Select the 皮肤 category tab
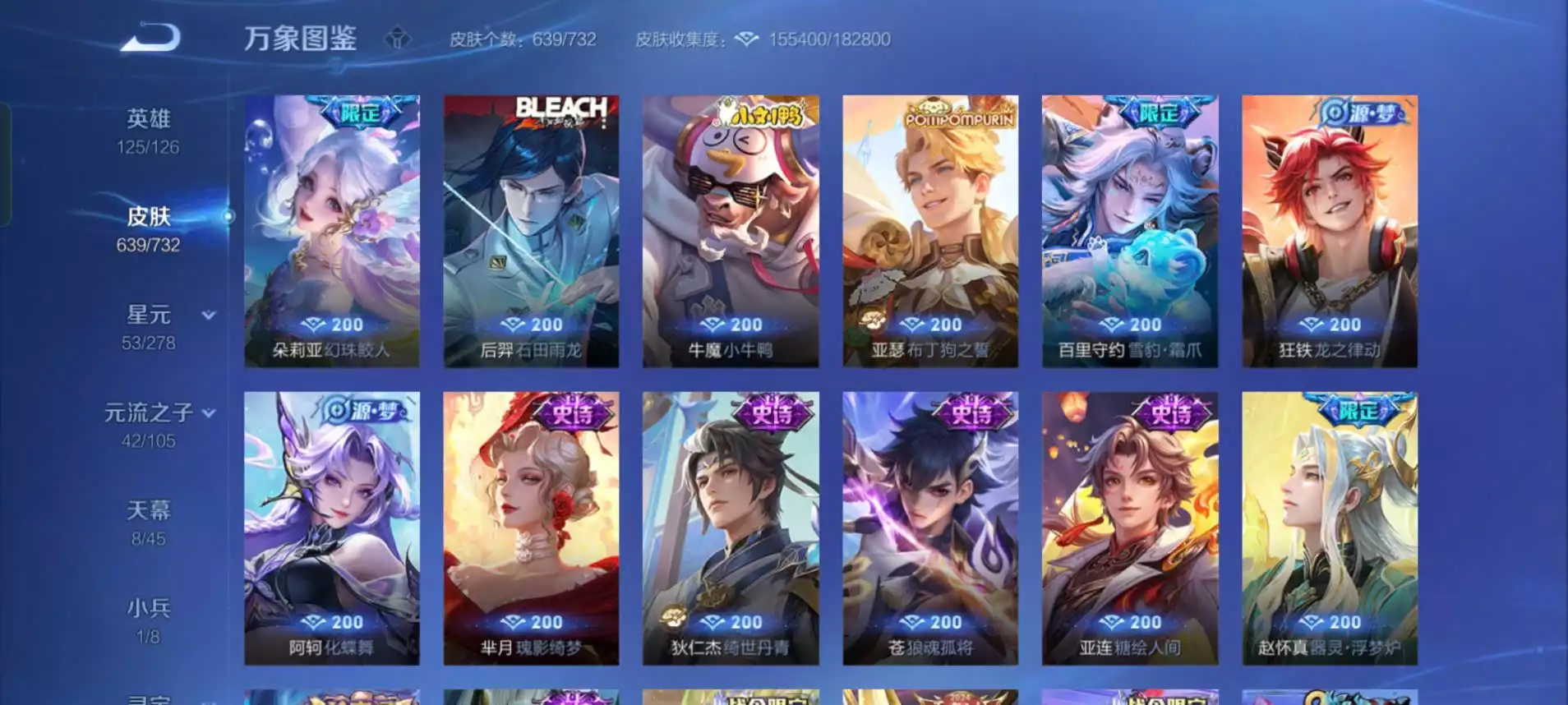This screenshot has width=1568, height=705. (148, 228)
